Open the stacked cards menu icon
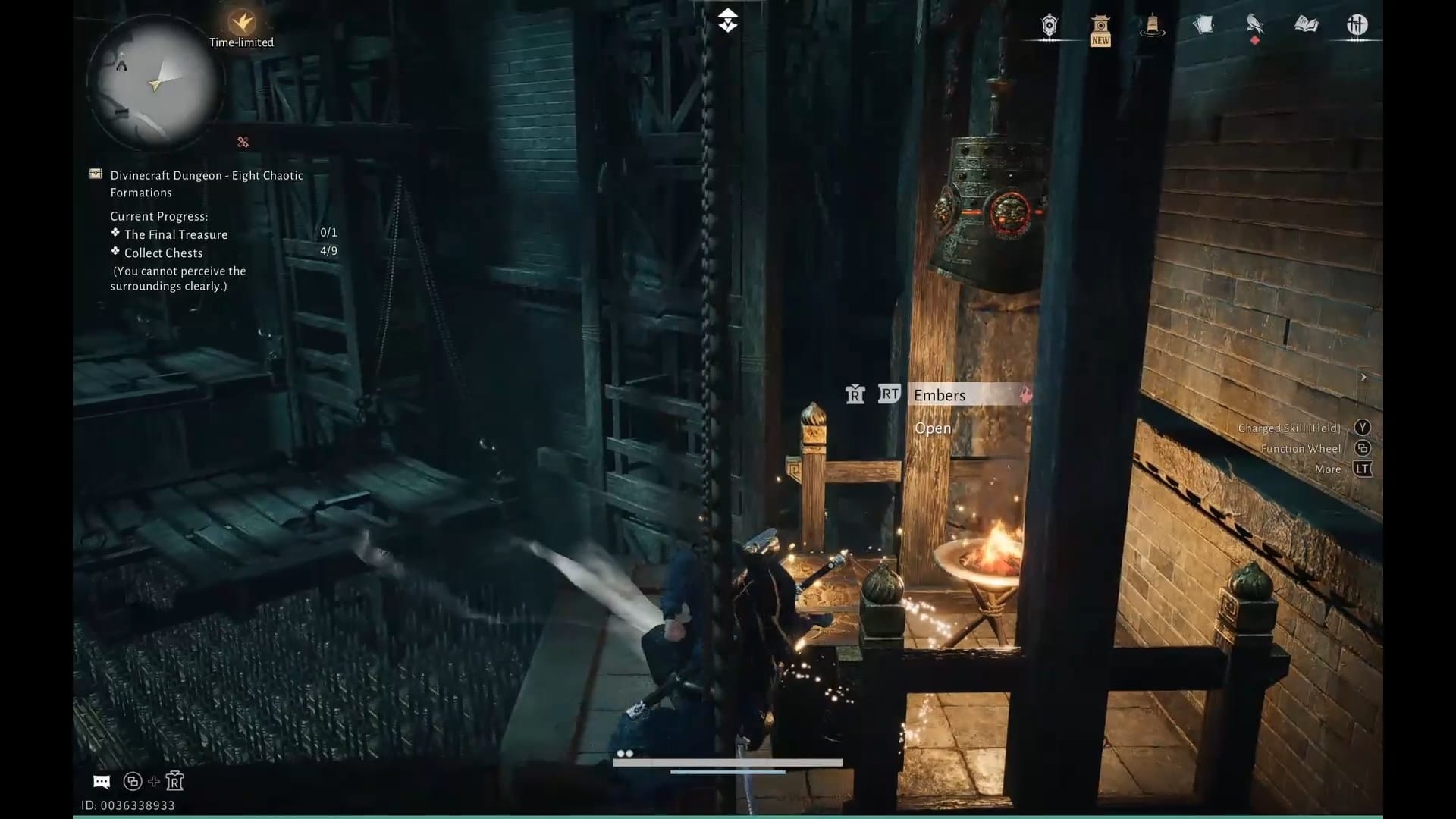 tap(1203, 26)
